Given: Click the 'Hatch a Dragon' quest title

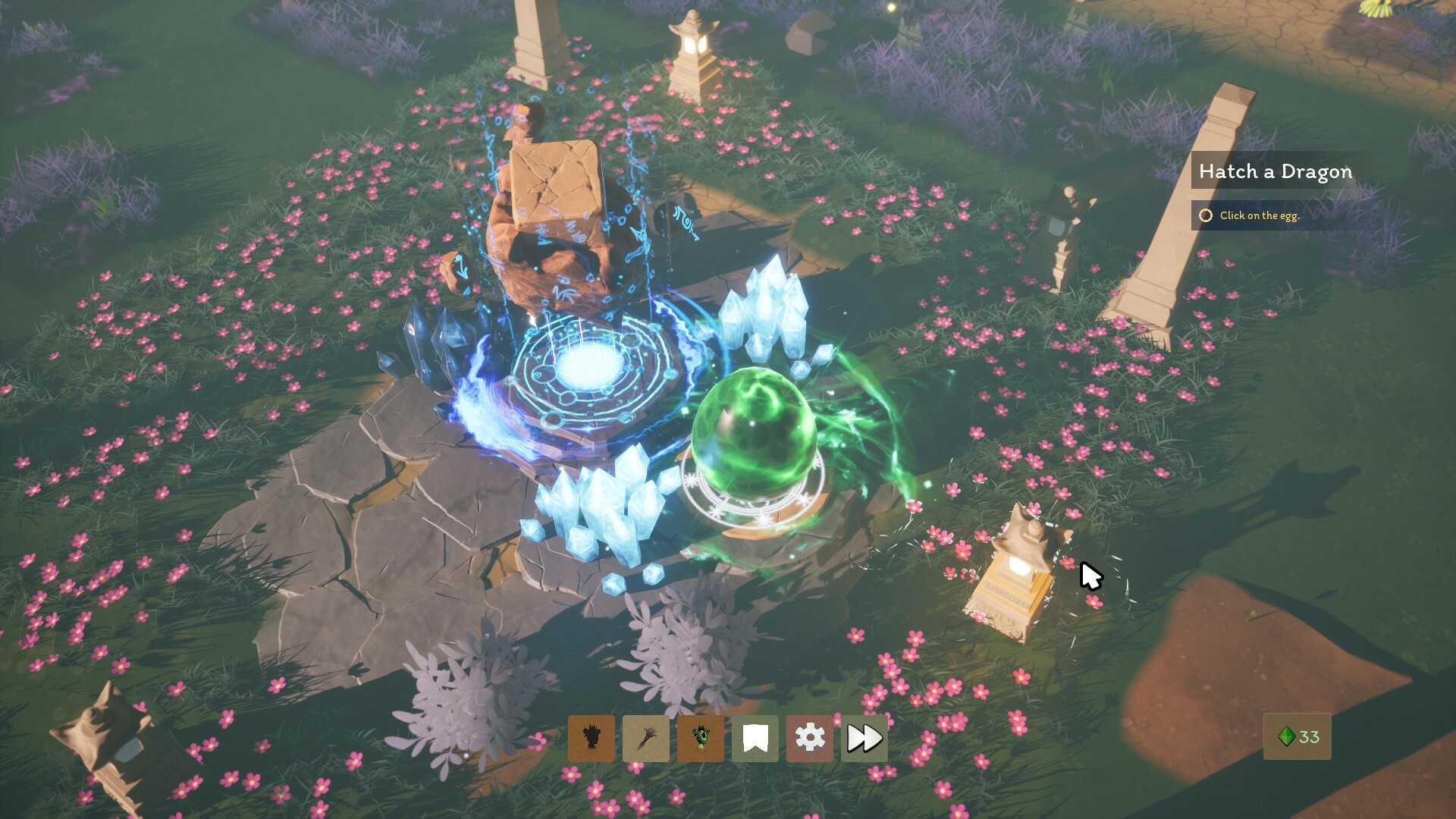Looking at the screenshot, I should [x=1276, y=171].
